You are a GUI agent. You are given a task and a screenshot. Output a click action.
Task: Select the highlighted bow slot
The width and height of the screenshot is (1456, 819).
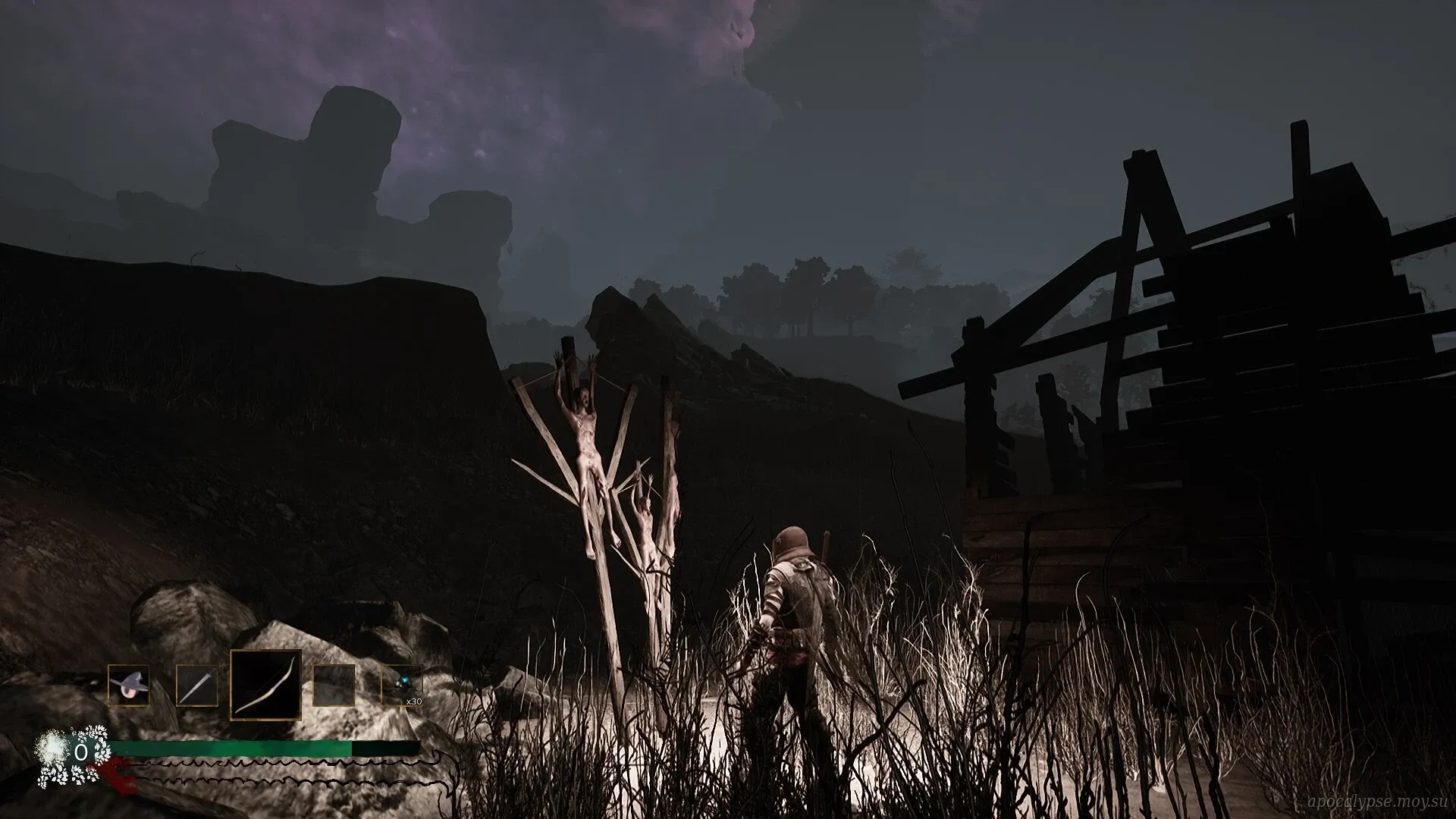pos(265,685)
